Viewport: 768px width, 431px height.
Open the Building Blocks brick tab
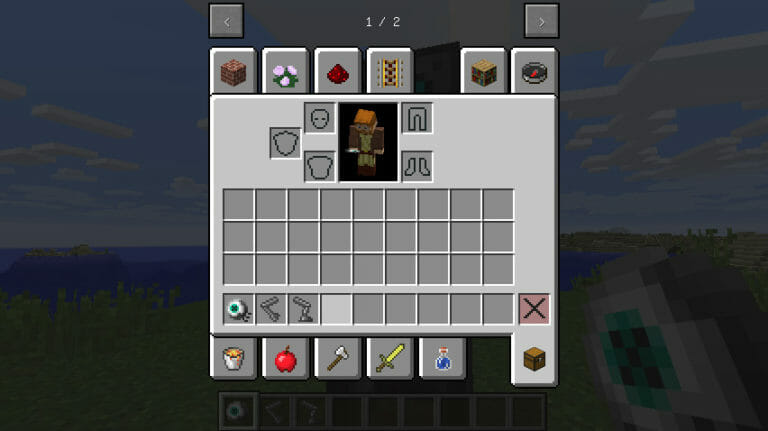coord(234,72)
